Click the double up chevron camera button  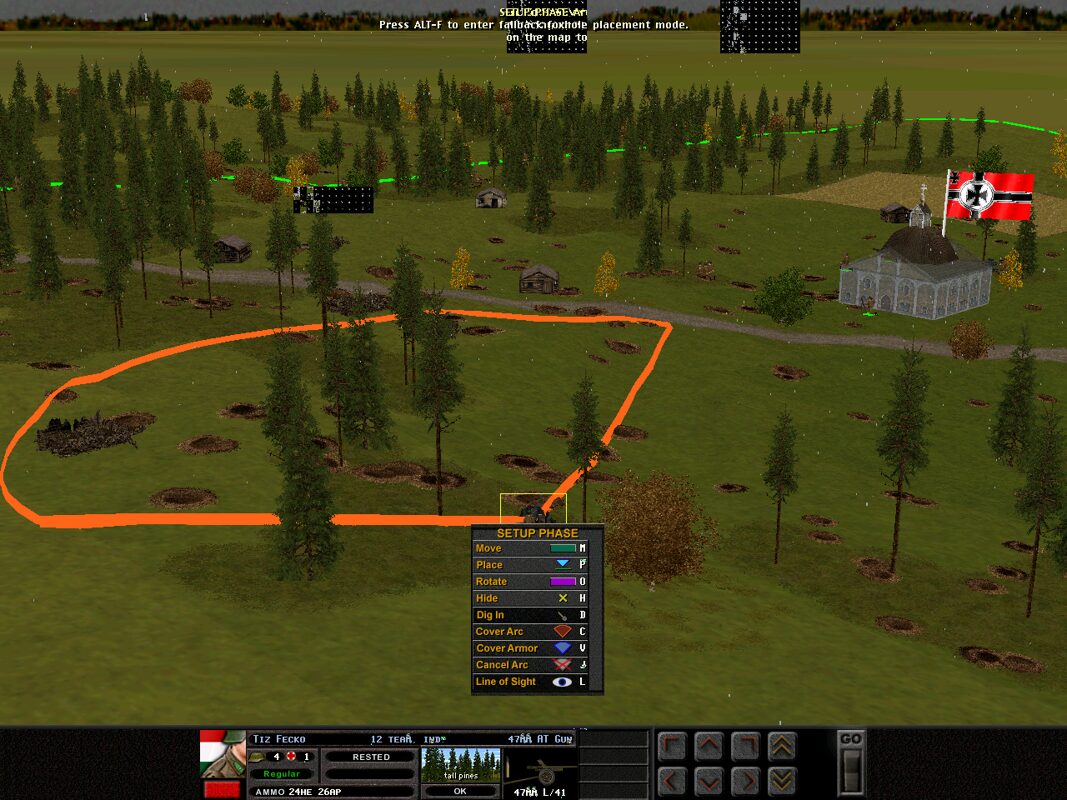781,746
